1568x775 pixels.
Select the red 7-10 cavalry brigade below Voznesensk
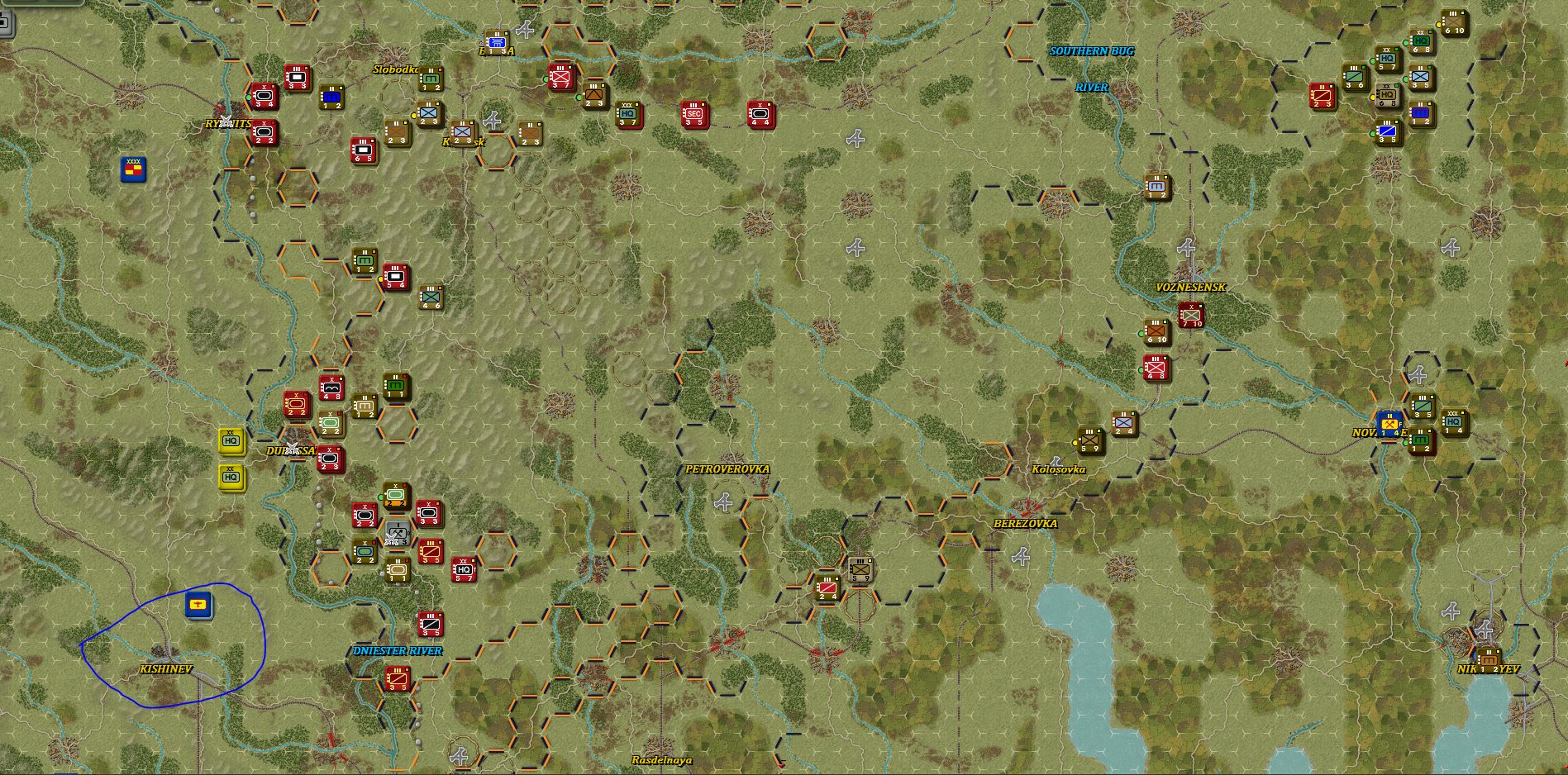(1190, 314)
